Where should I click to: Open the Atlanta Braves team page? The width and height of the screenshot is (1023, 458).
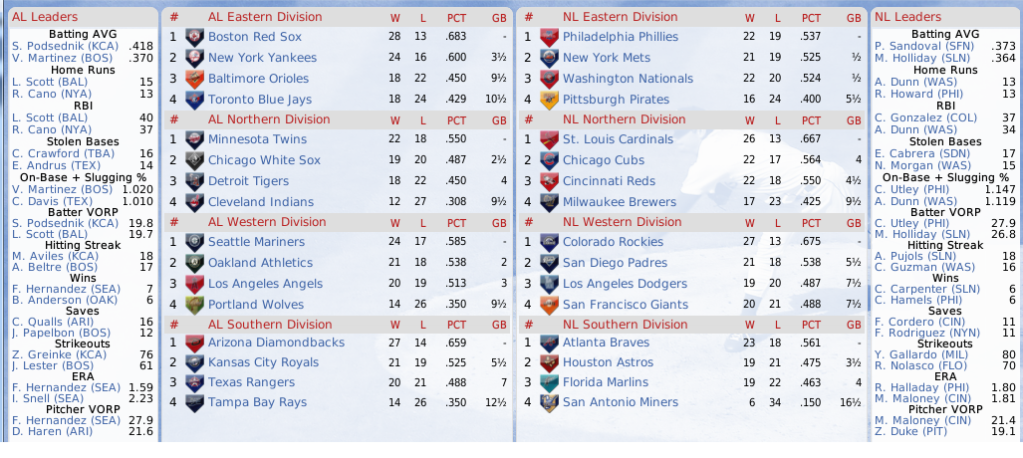(x=606, y=343)
